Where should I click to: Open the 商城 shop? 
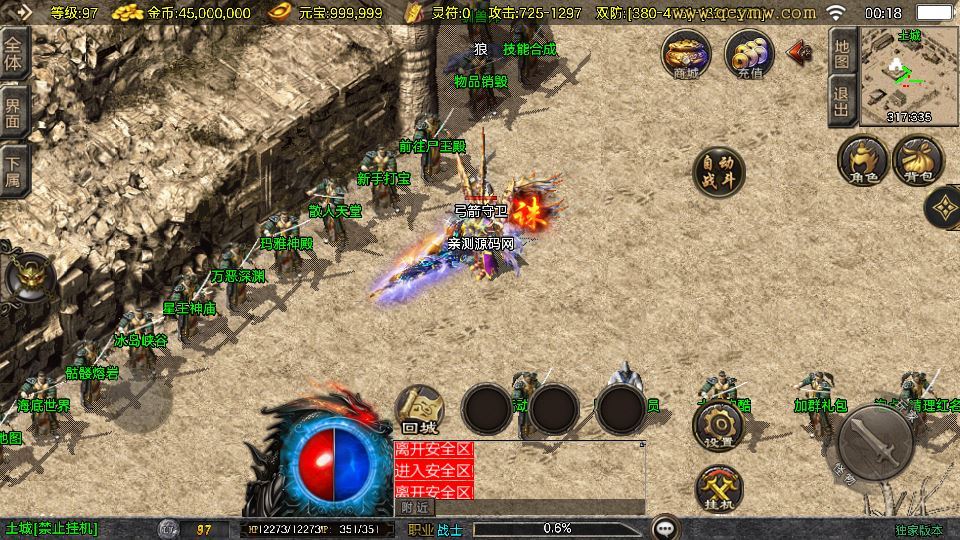click(686, 53)
